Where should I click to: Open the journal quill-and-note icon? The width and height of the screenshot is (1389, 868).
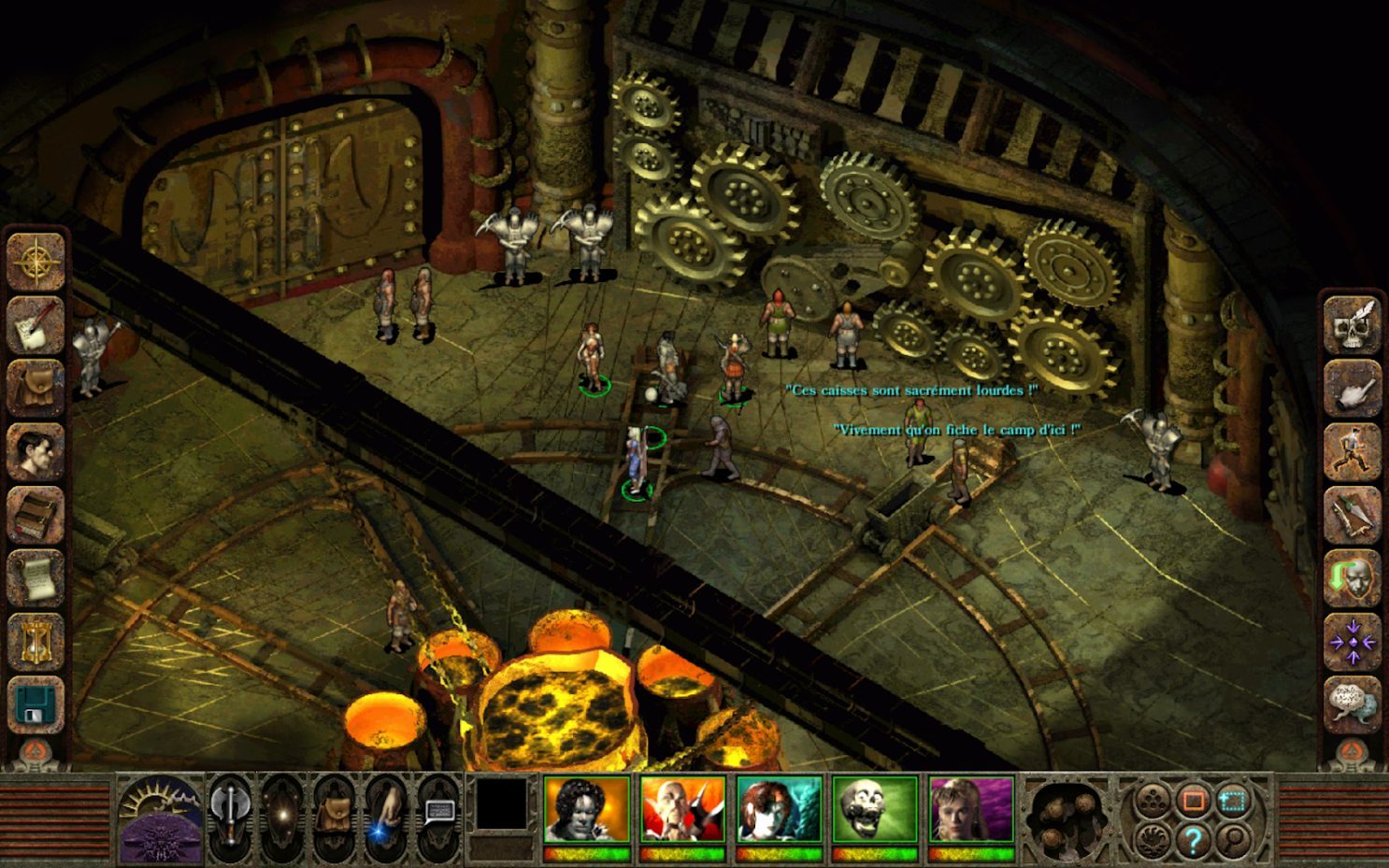click(36, 324)
